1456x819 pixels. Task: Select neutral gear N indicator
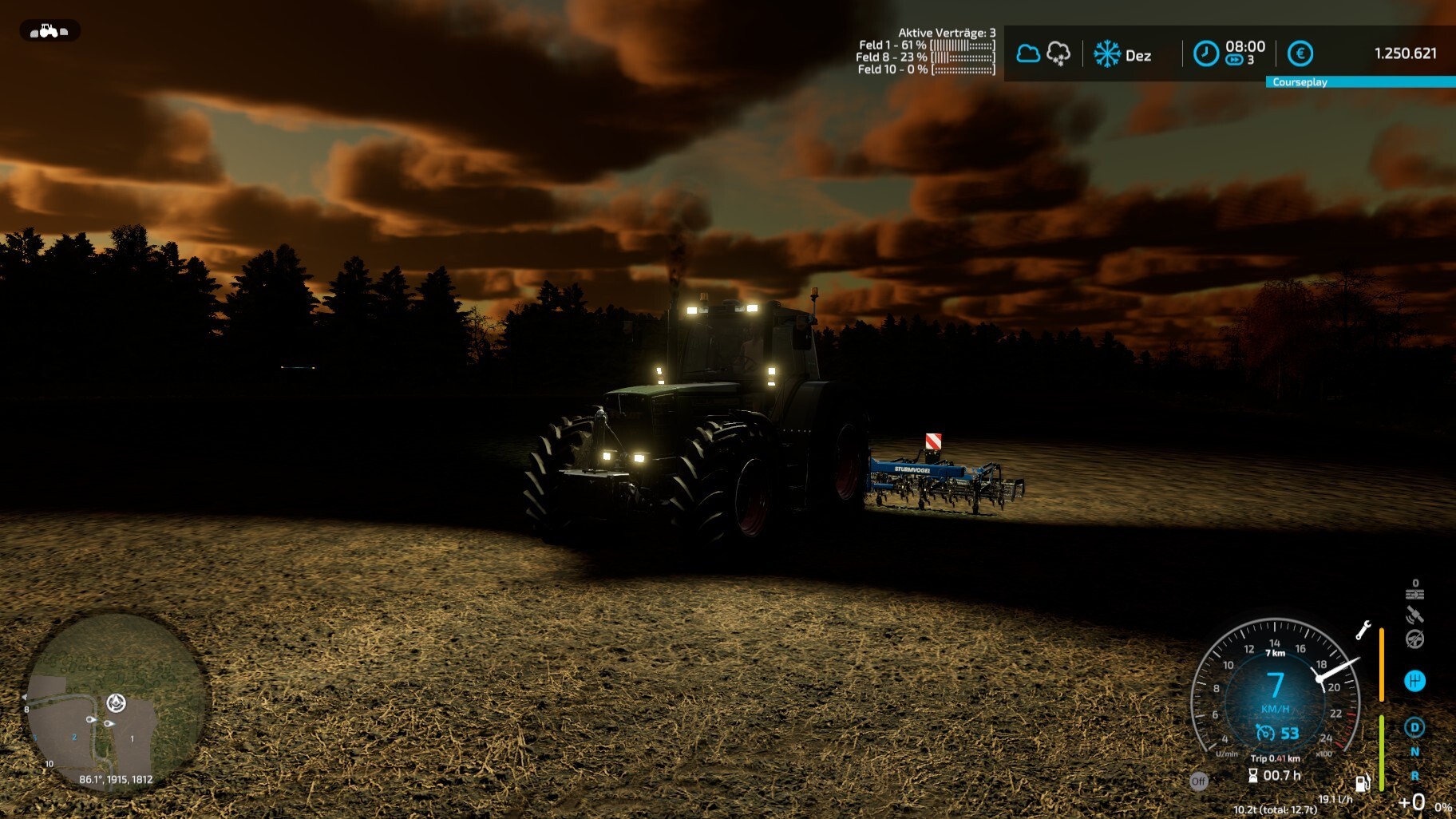(x=1414, y=752)
